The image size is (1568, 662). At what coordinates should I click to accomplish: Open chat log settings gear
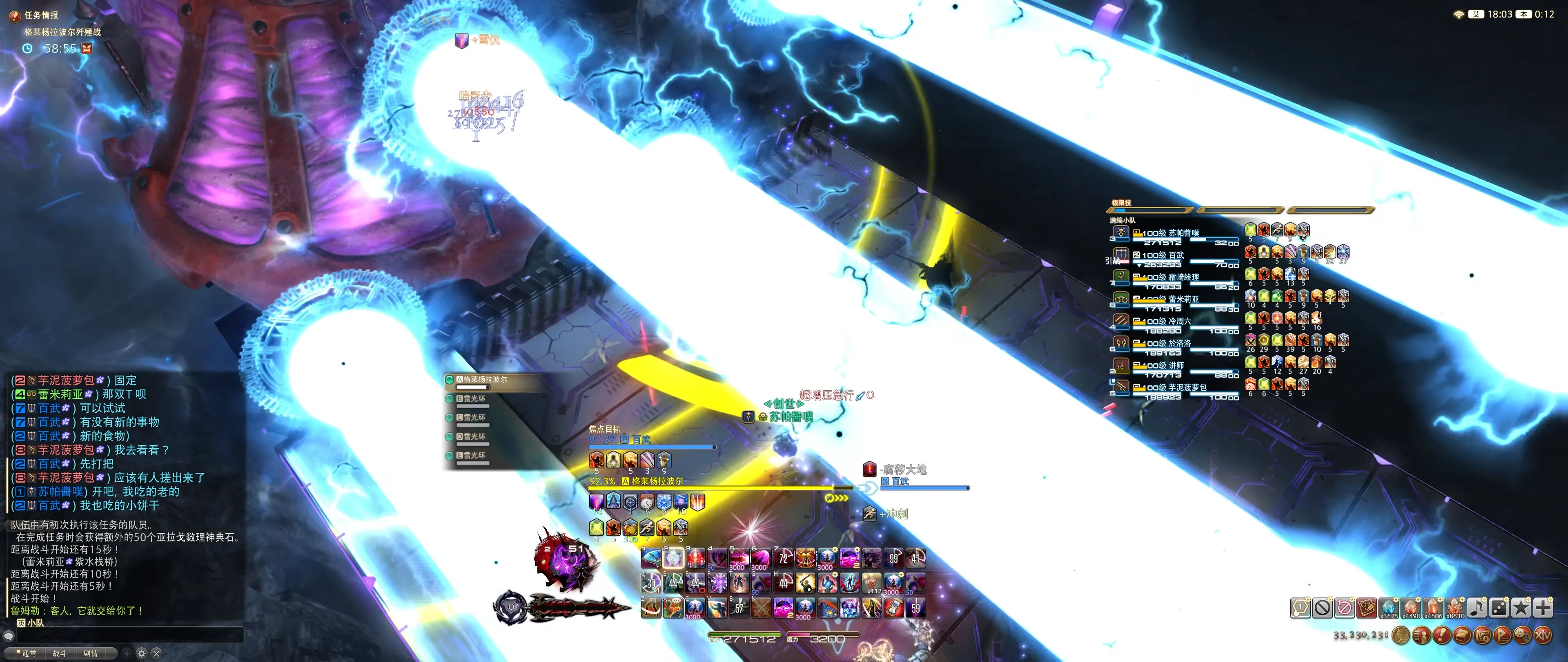click(142, 653)
